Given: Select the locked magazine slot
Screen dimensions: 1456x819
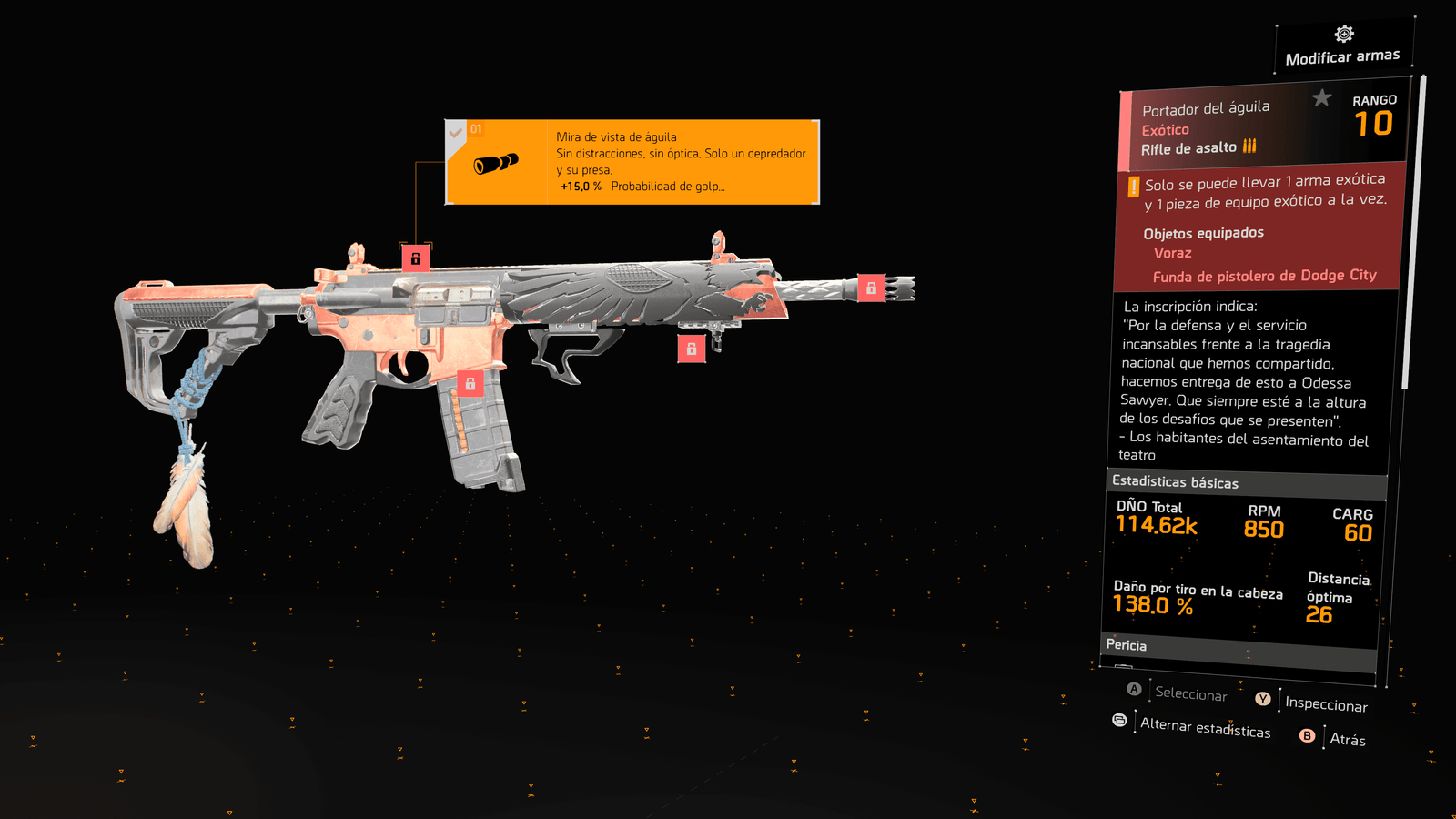Looking at the screenshot, I should point(470,384).
